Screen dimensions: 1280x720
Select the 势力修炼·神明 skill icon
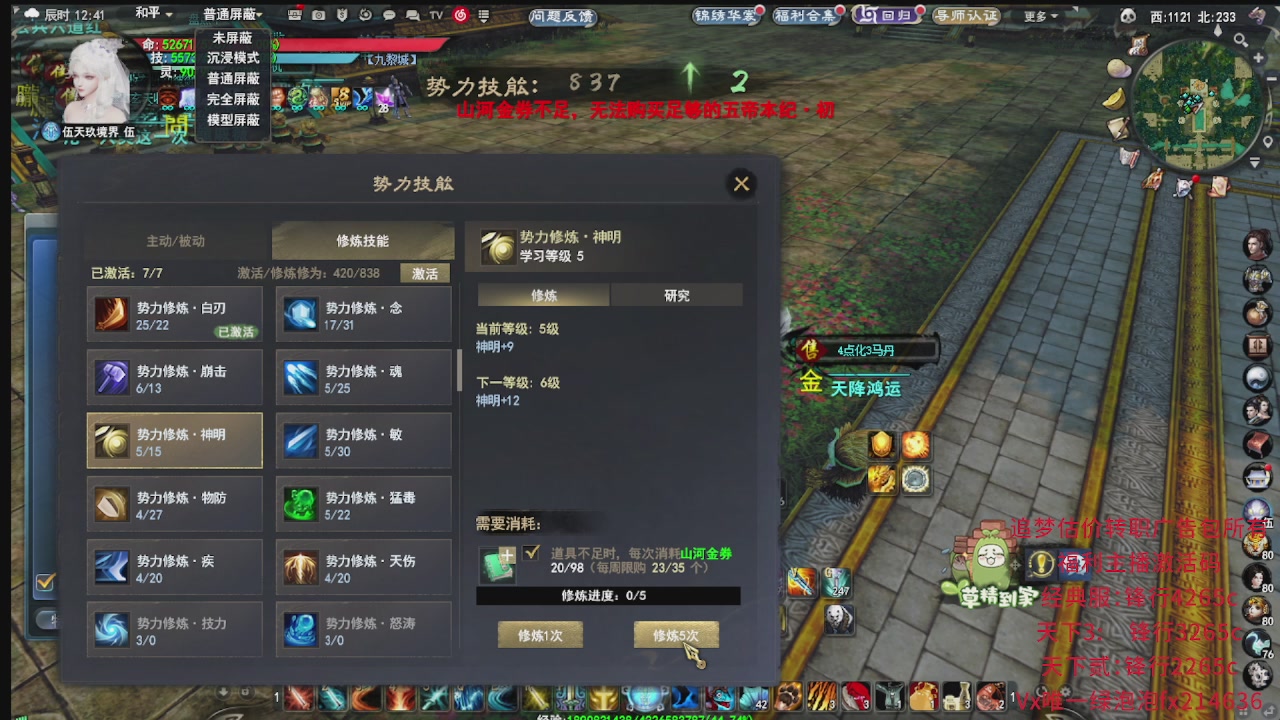tap(112, 440)
